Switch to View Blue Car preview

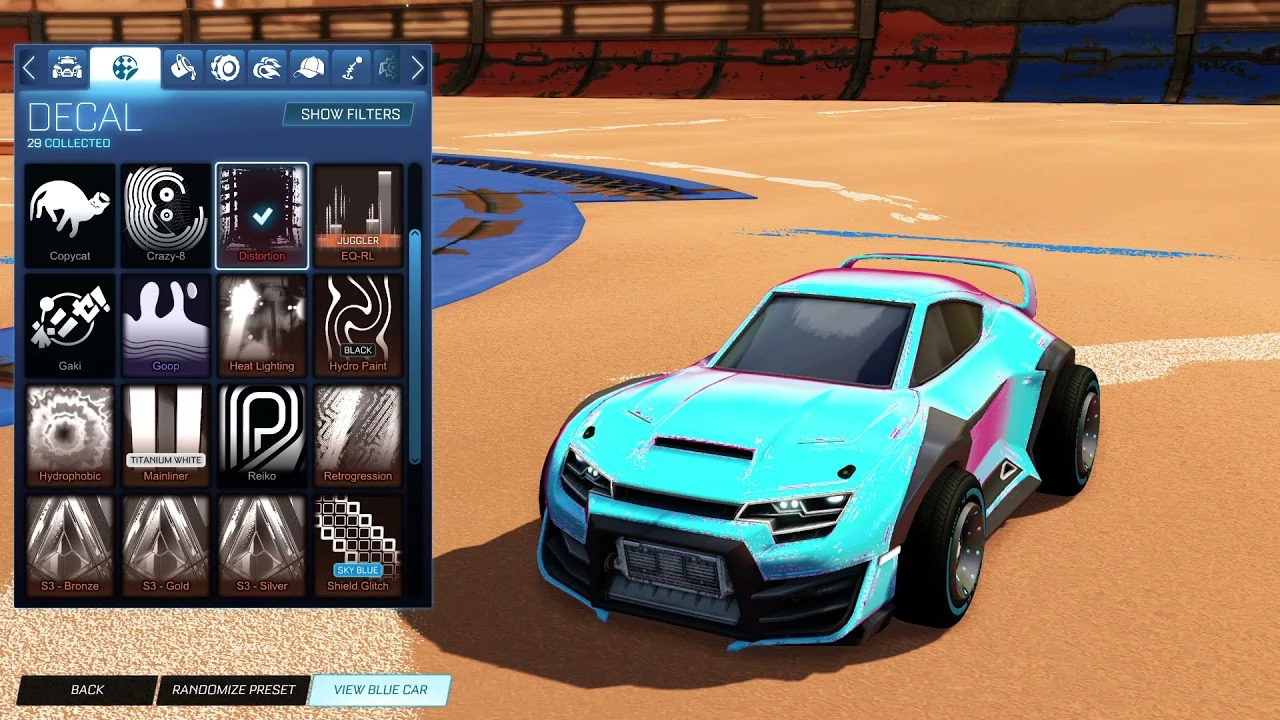coord(379,689)
